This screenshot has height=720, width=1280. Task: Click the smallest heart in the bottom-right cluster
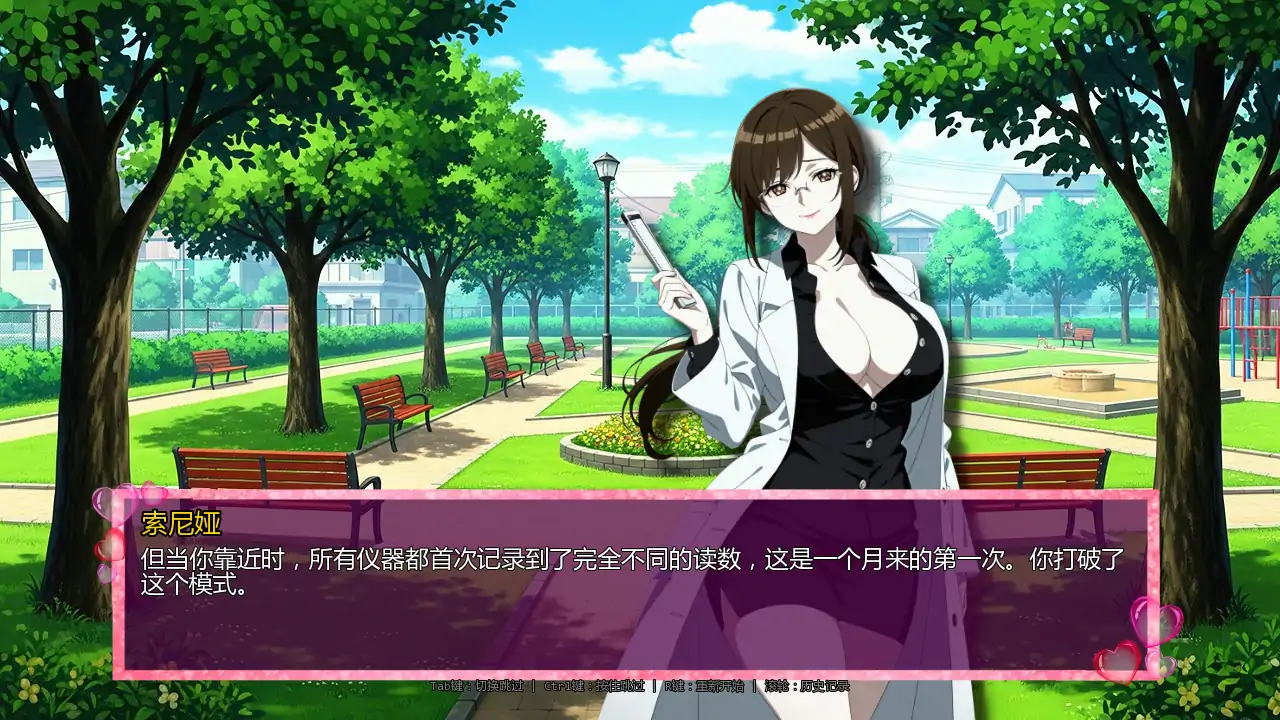coord(1162,666)
